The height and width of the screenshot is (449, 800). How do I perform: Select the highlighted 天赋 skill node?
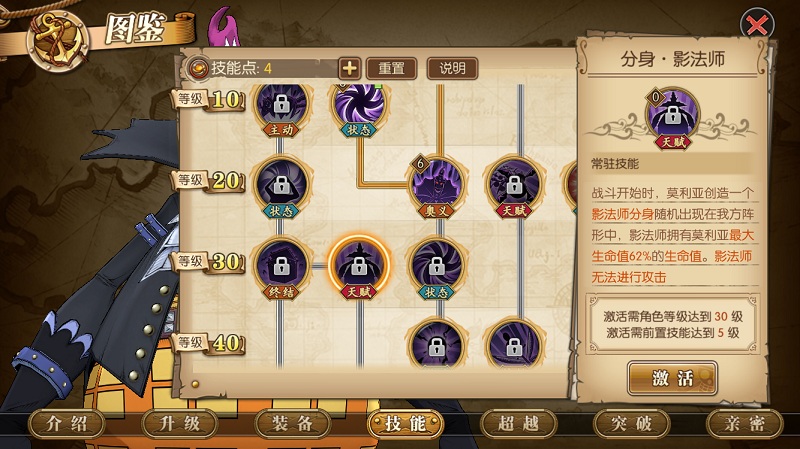point(358,266)
